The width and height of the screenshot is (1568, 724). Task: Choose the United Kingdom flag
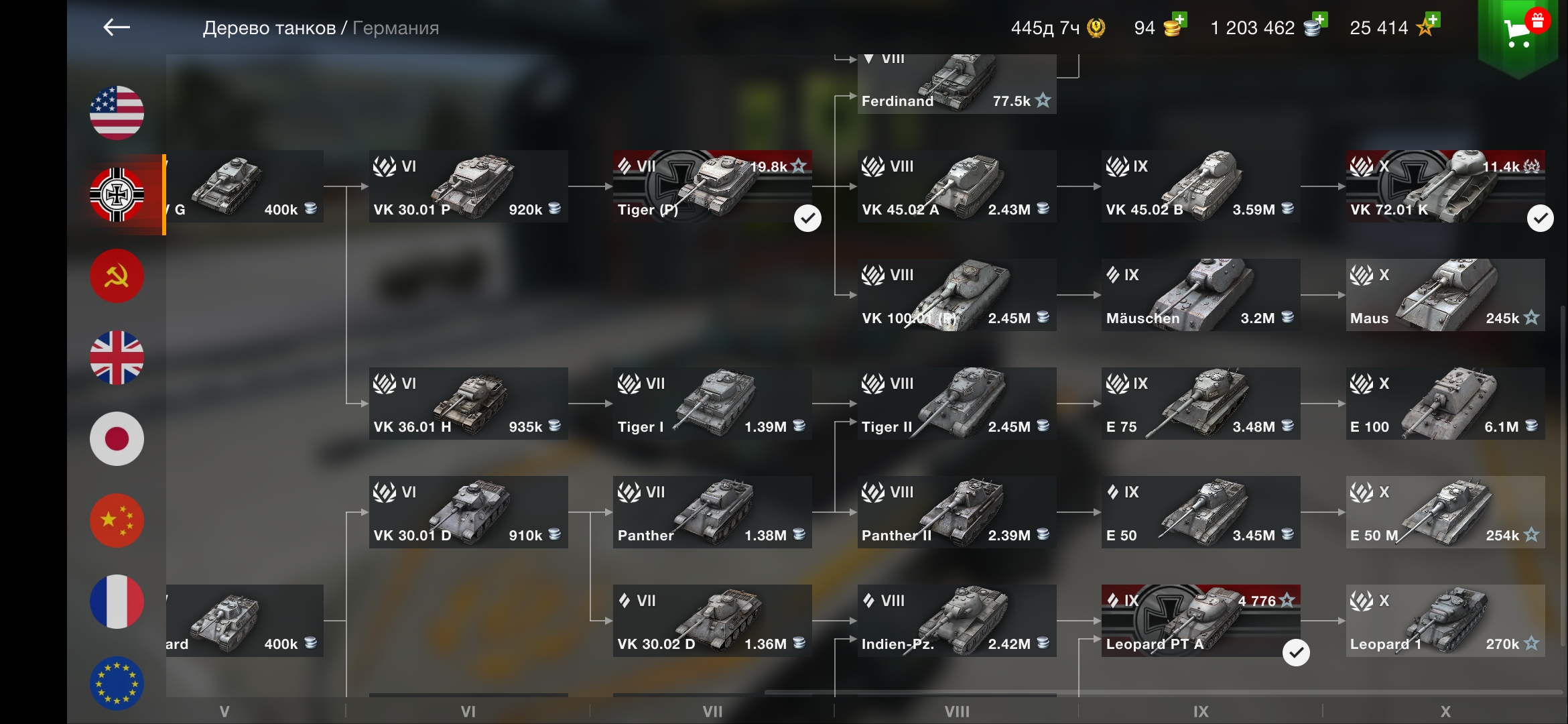(117, 357)
